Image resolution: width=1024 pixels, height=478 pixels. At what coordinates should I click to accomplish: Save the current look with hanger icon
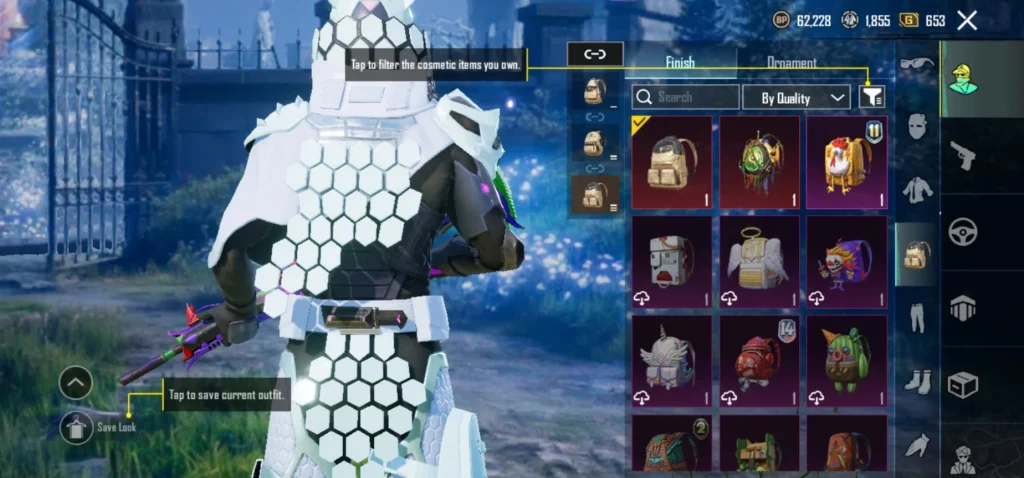[x=76, y=428]
